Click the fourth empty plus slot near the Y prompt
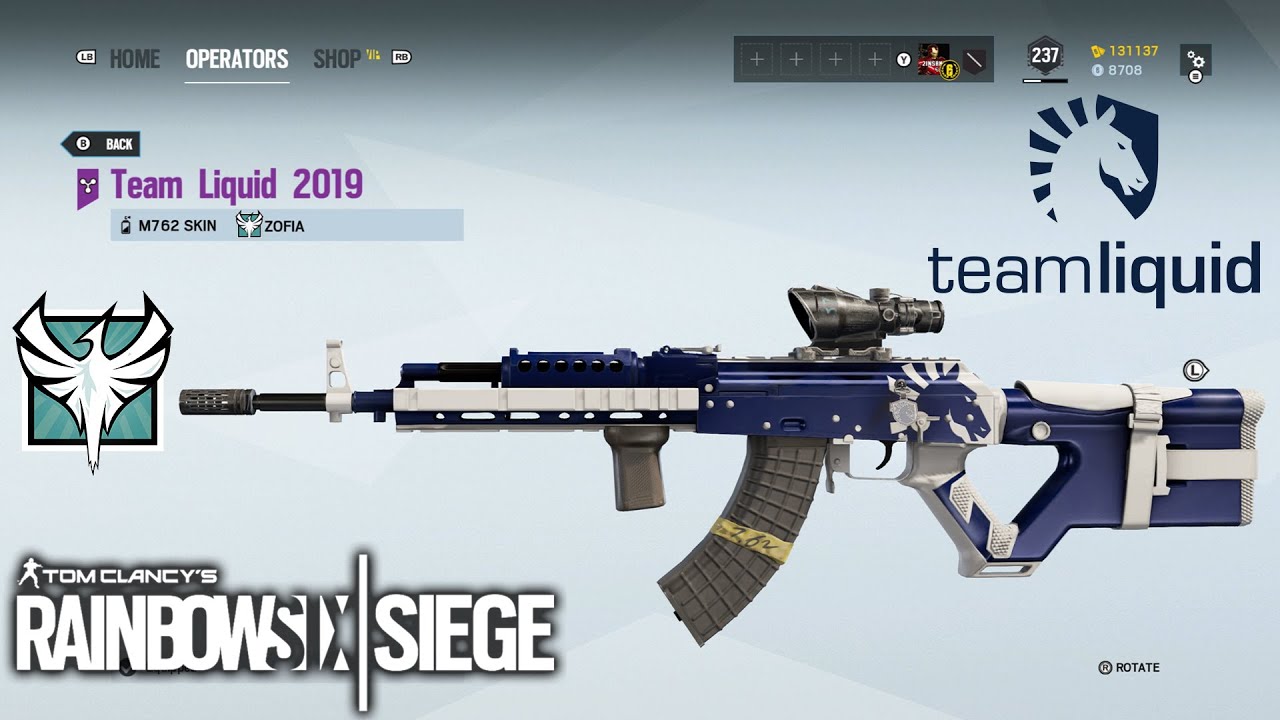This screenshot has width=1280, height=720. (x=874, y=59)
